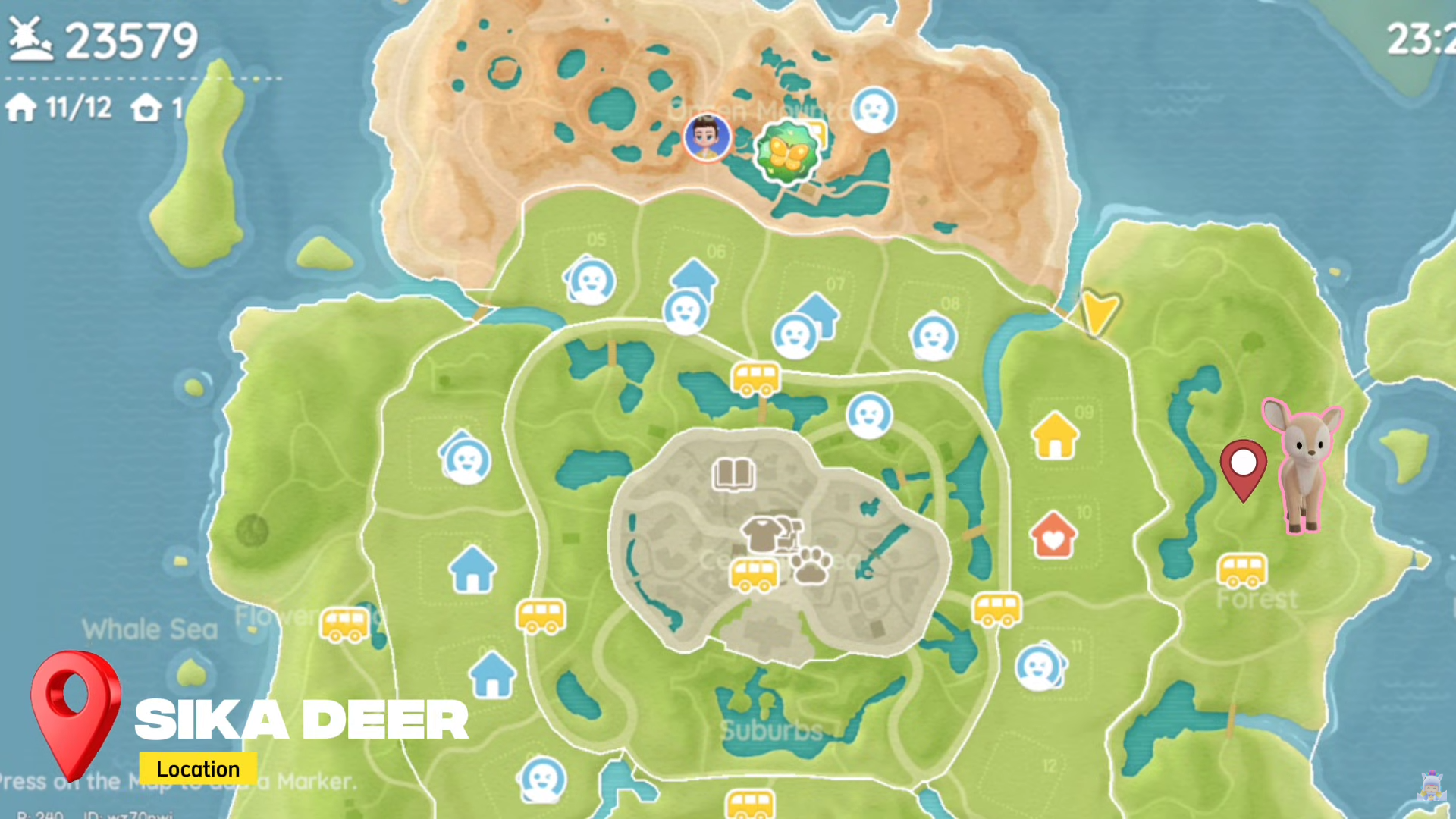Click the bus stop icon below plot 05

point(755,379)
